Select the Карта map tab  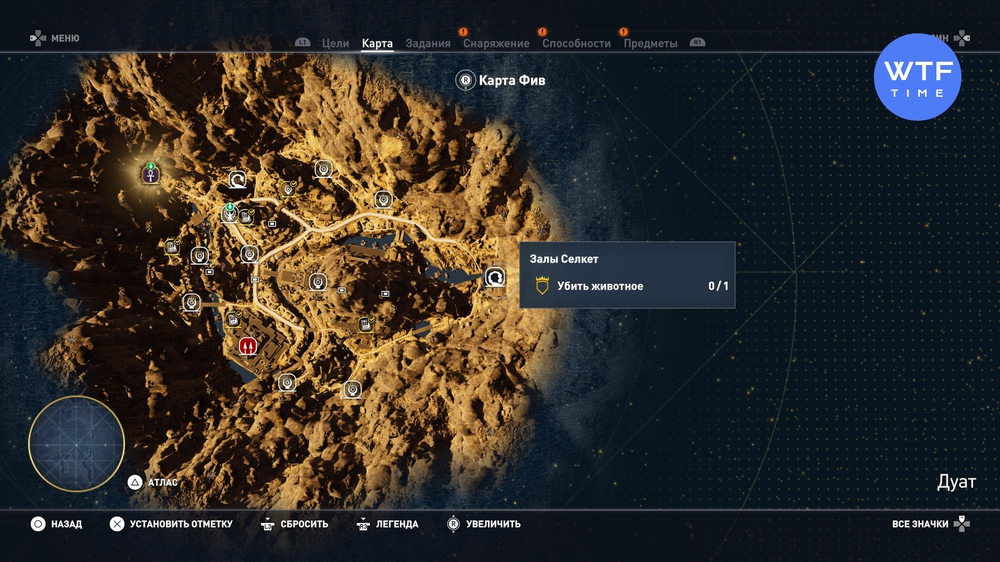click(377, 44)
